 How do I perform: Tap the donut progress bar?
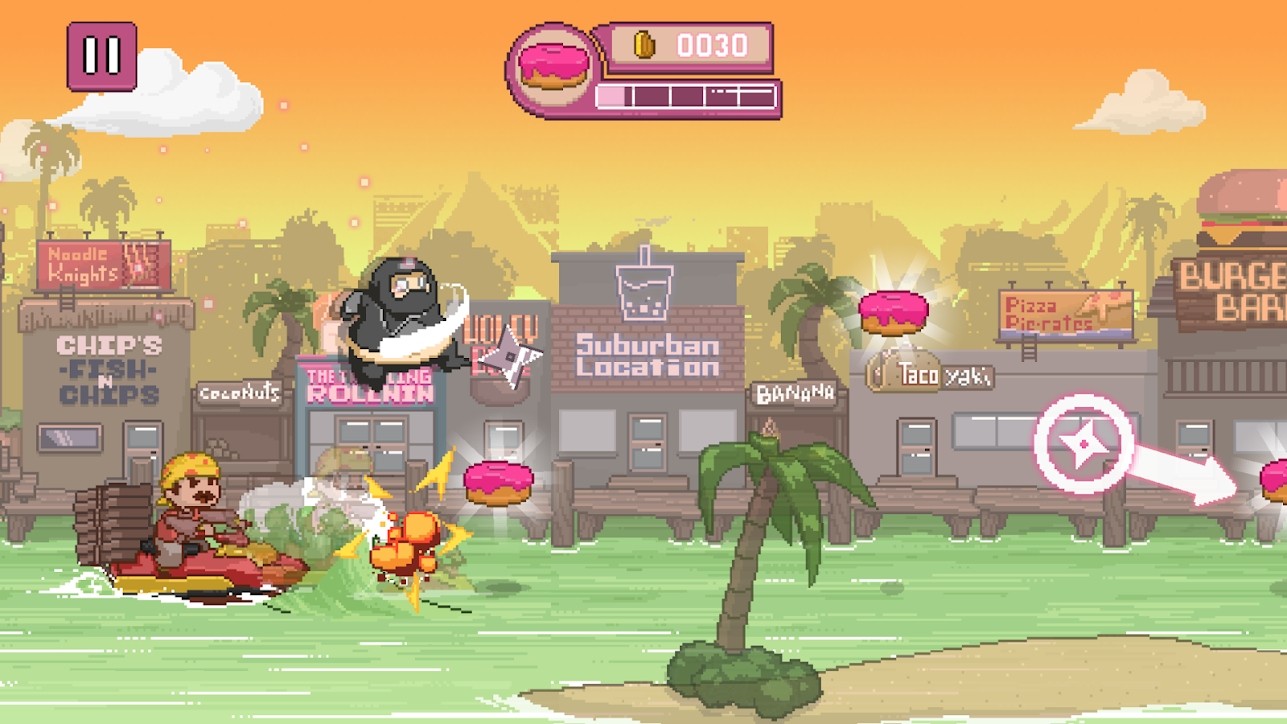pyautogui.click(x=686, y=96)
